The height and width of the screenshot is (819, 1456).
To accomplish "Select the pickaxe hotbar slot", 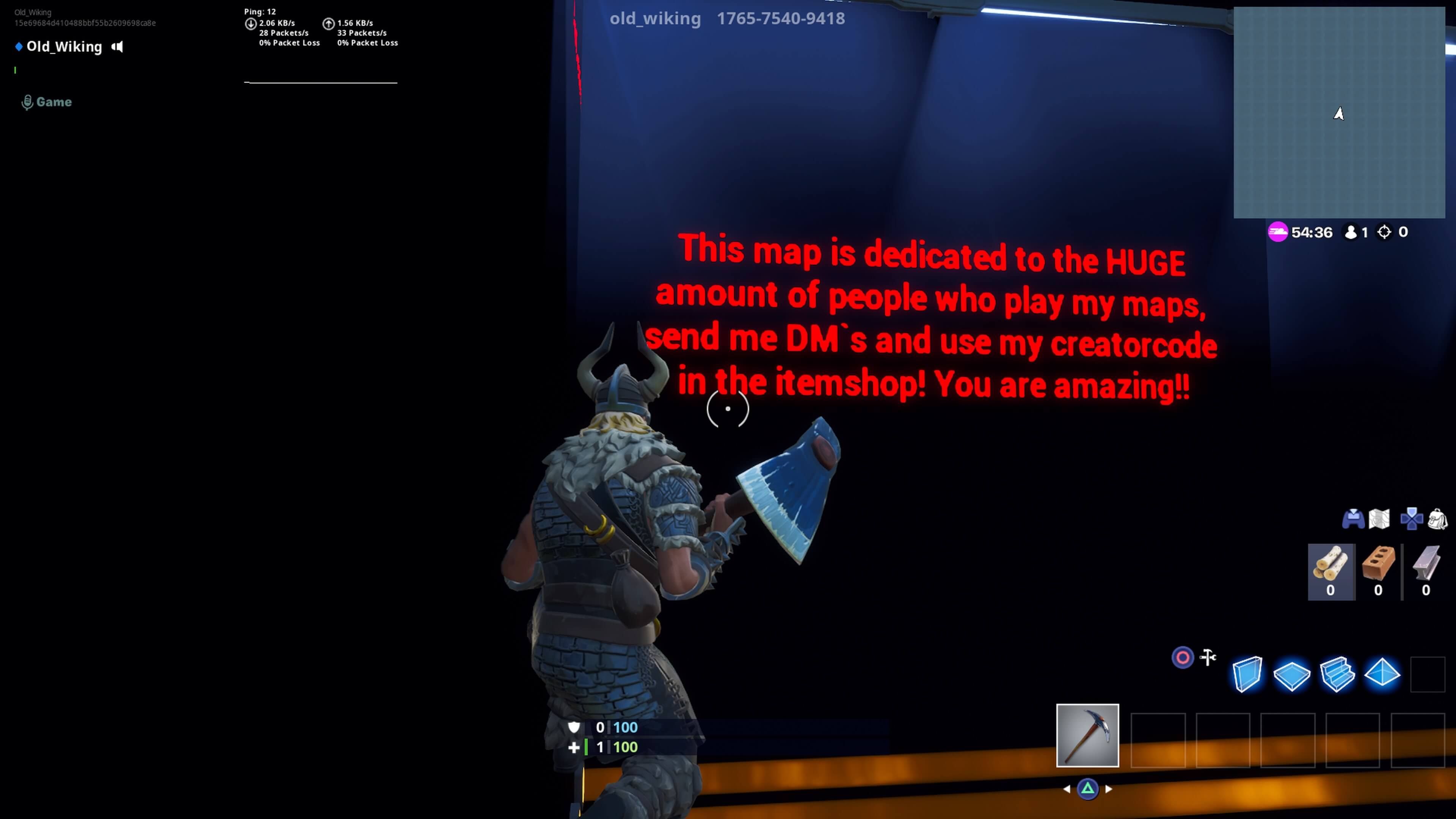I will [1087, 735].
